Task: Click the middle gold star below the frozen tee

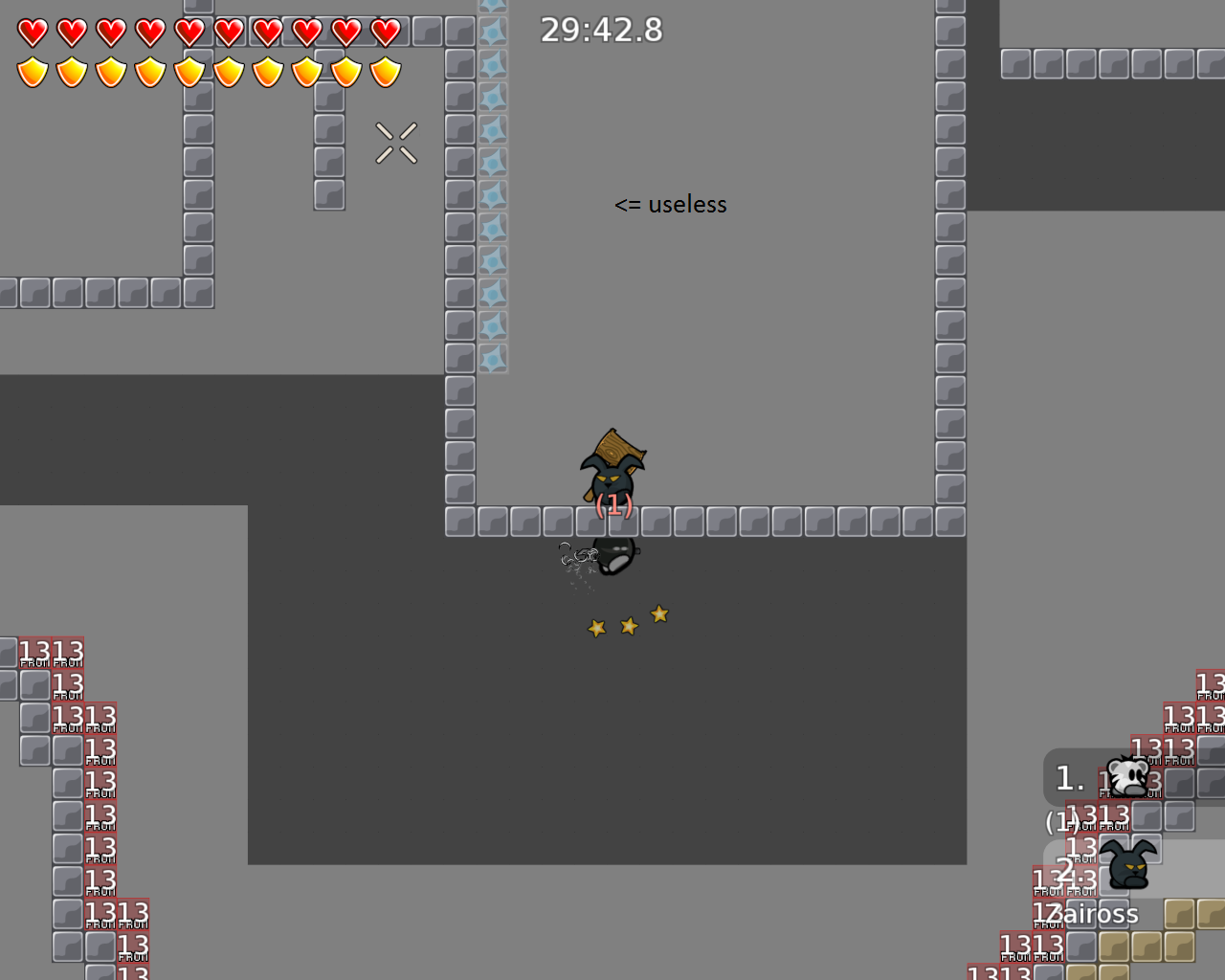Action: click(628, 624)
